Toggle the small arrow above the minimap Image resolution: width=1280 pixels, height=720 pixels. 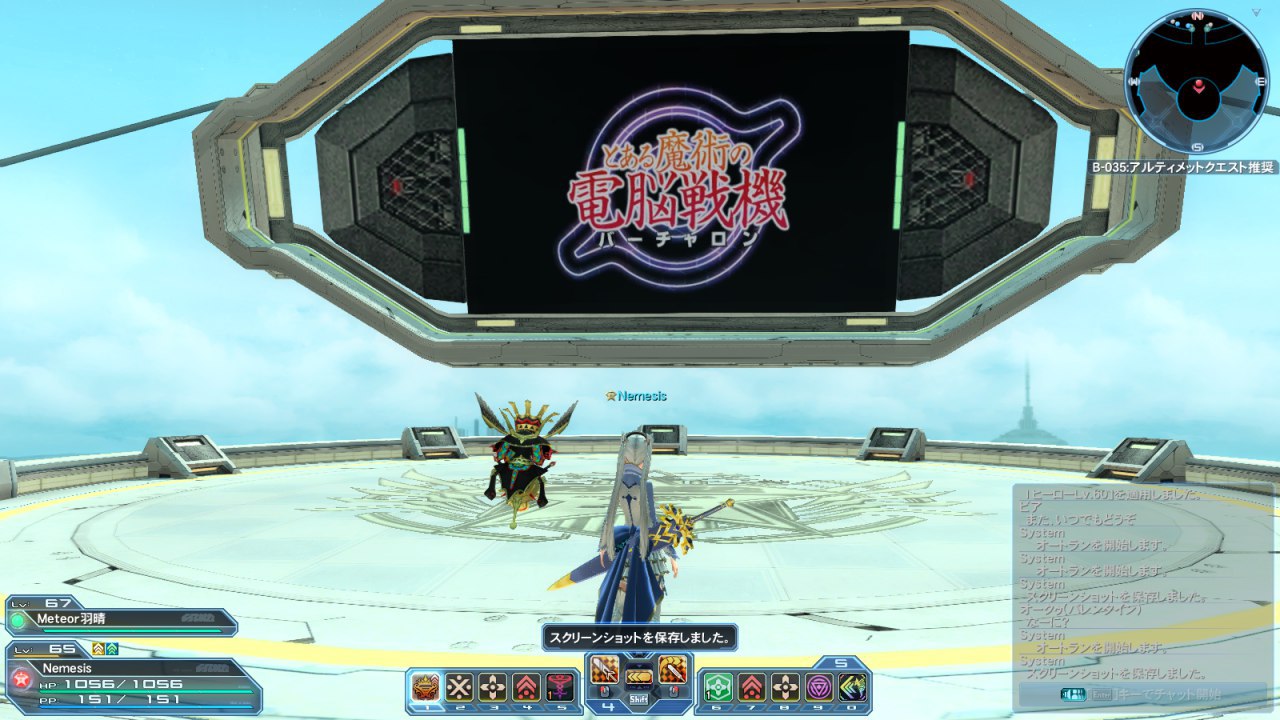tap(1258, 13)
